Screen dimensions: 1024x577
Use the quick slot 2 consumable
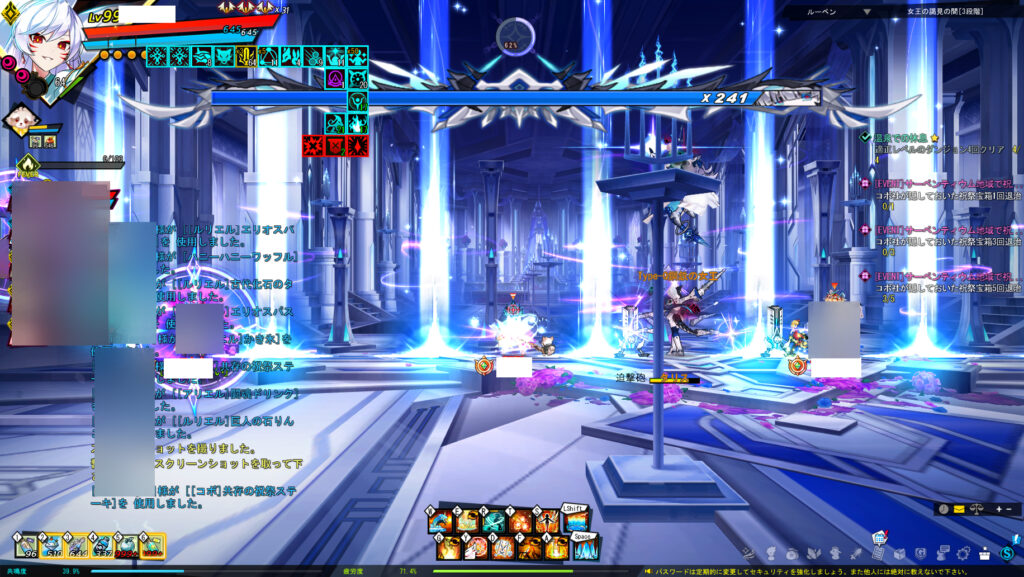point(51,546)
